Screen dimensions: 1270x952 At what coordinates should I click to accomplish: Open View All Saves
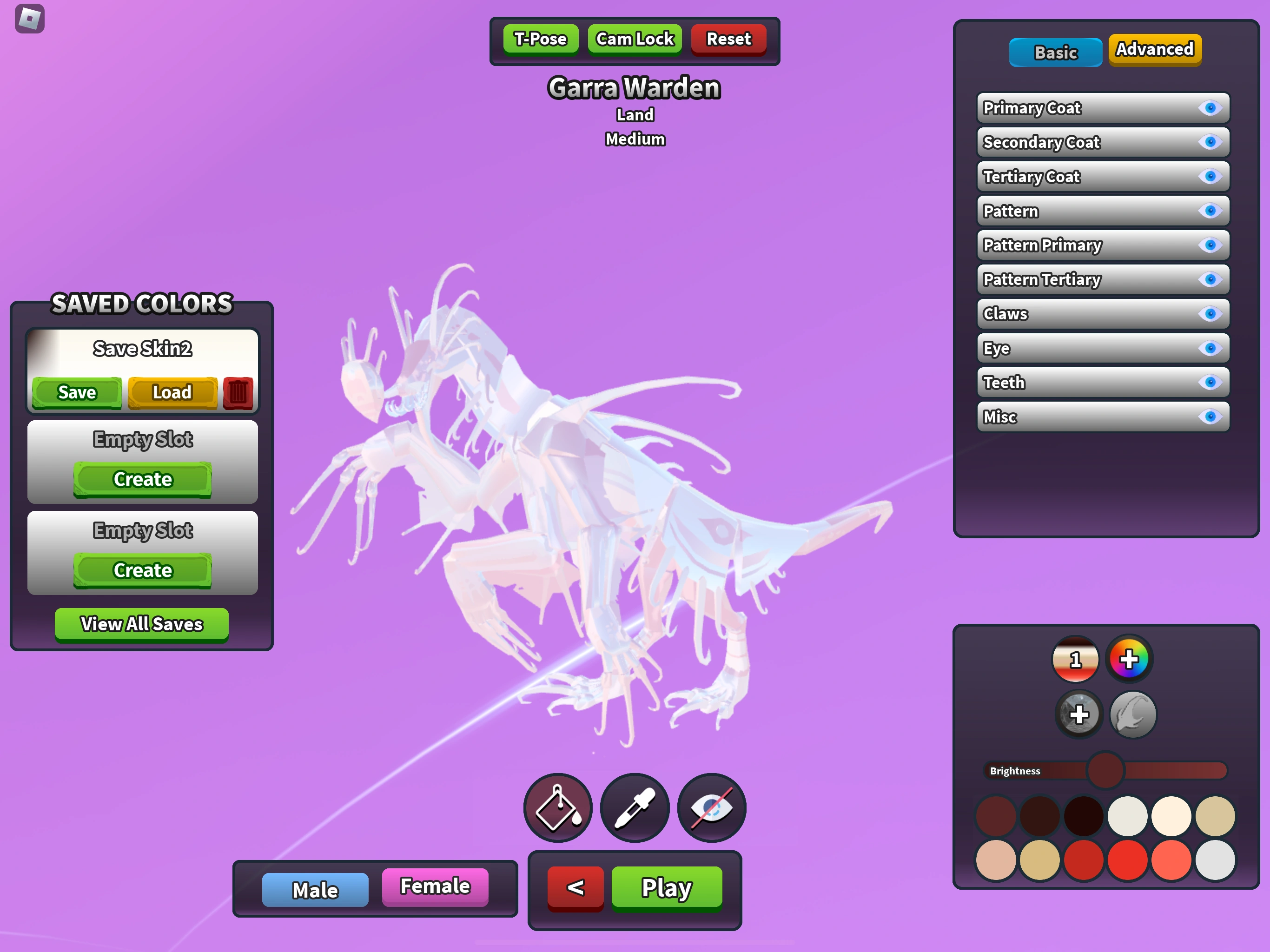coord(141,624)
